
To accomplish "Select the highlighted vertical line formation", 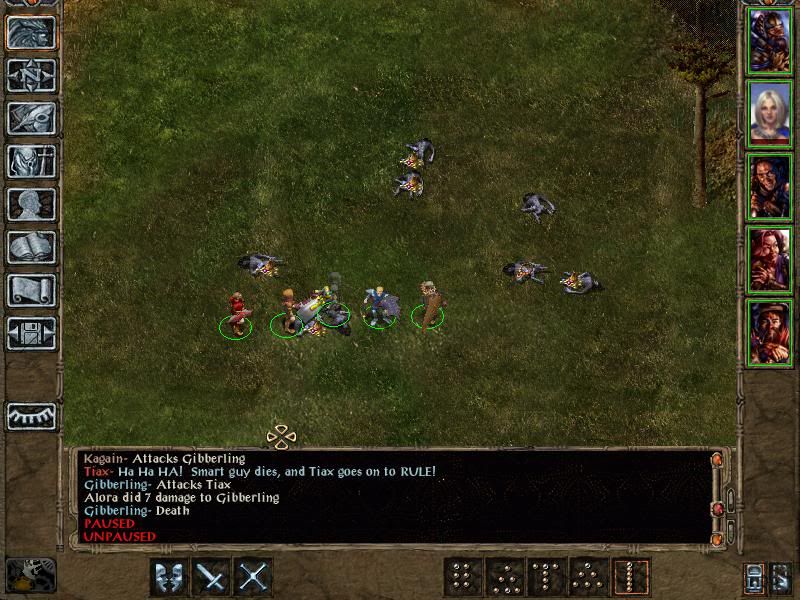I will (x=631, y=576).
